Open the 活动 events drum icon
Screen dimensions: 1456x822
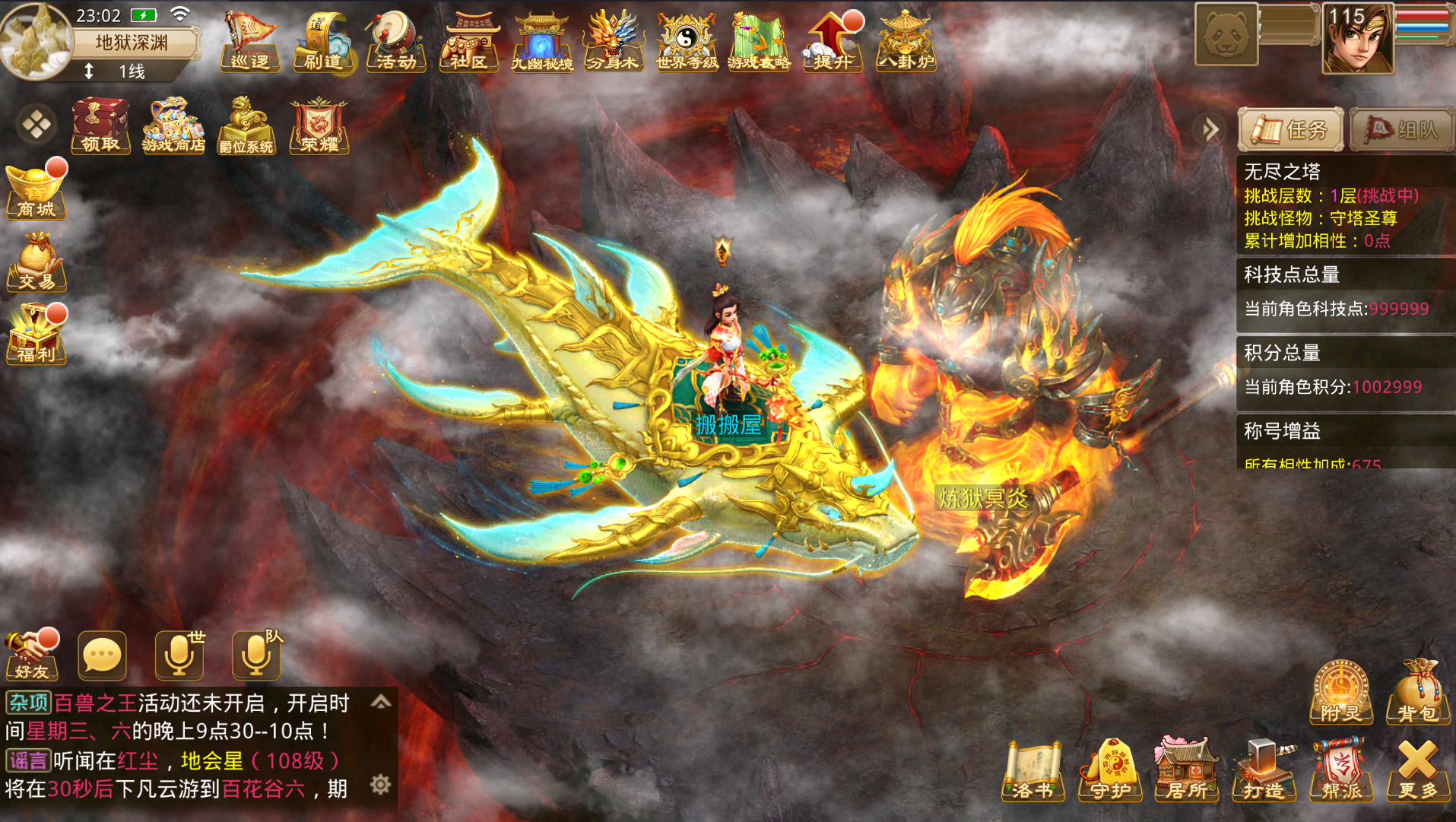pos(395,42)
